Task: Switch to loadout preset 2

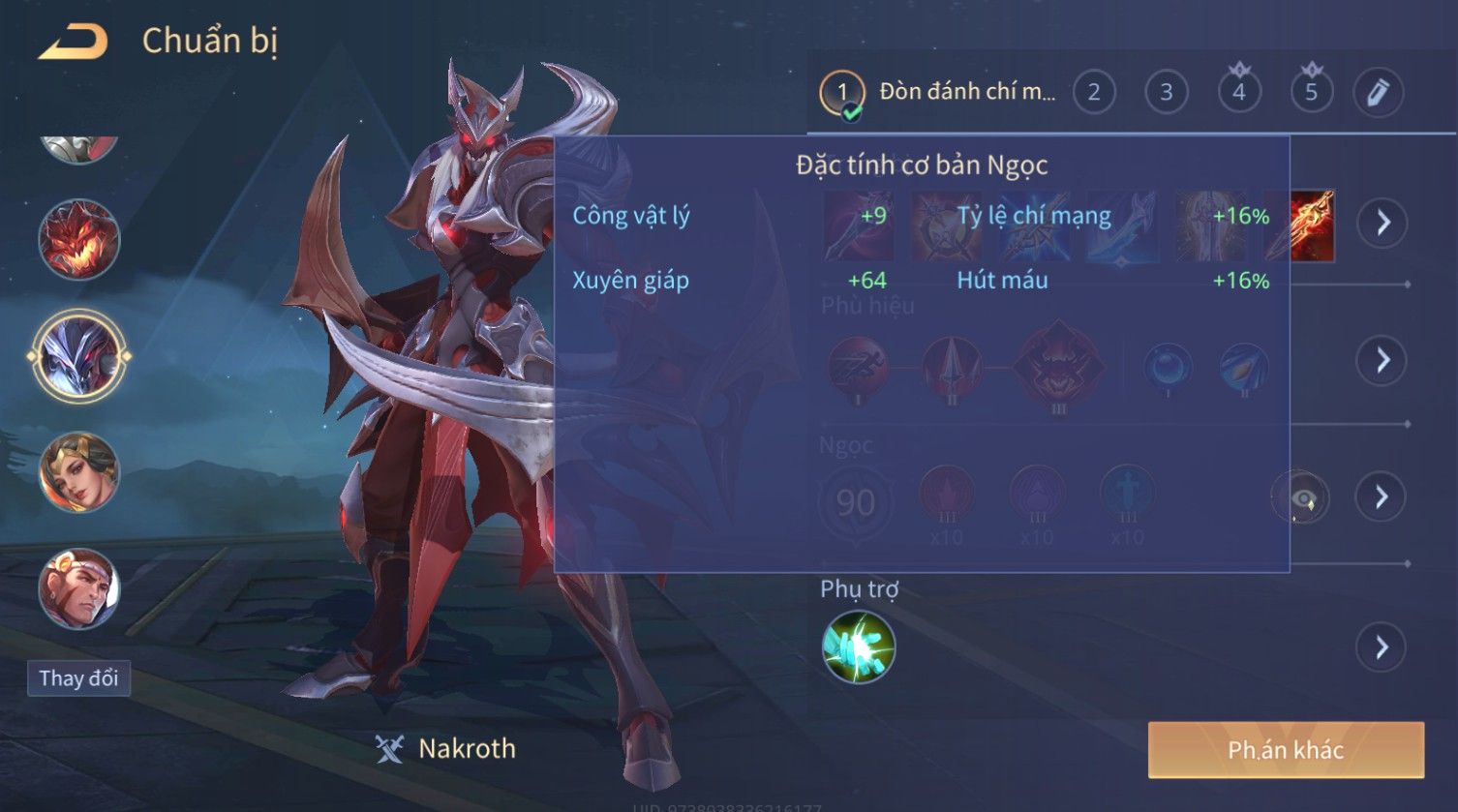Action: click(1093, 93)
